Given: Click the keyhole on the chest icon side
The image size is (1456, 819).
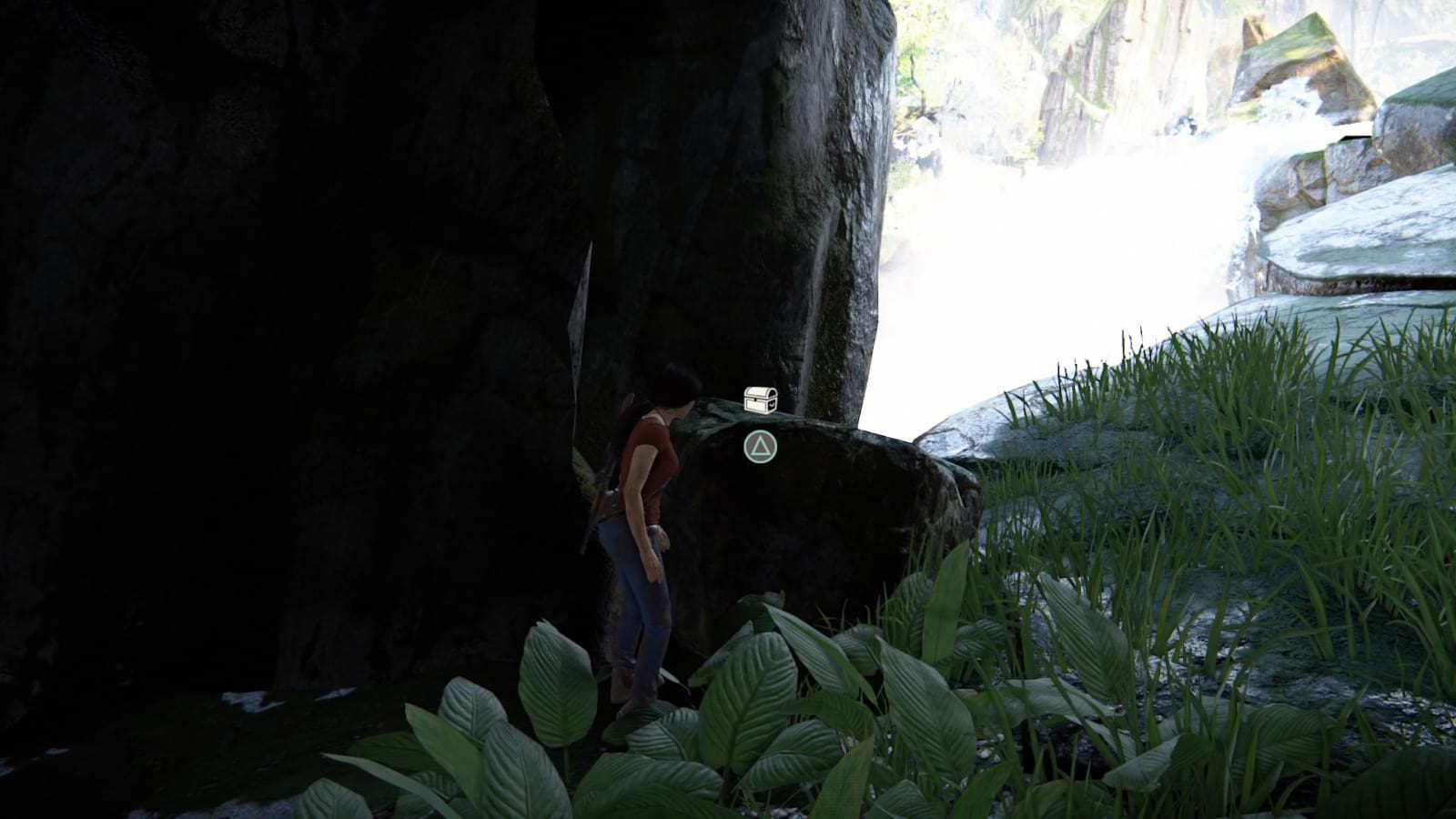Looking at the screenshot, I should click(x=772, y=404).
